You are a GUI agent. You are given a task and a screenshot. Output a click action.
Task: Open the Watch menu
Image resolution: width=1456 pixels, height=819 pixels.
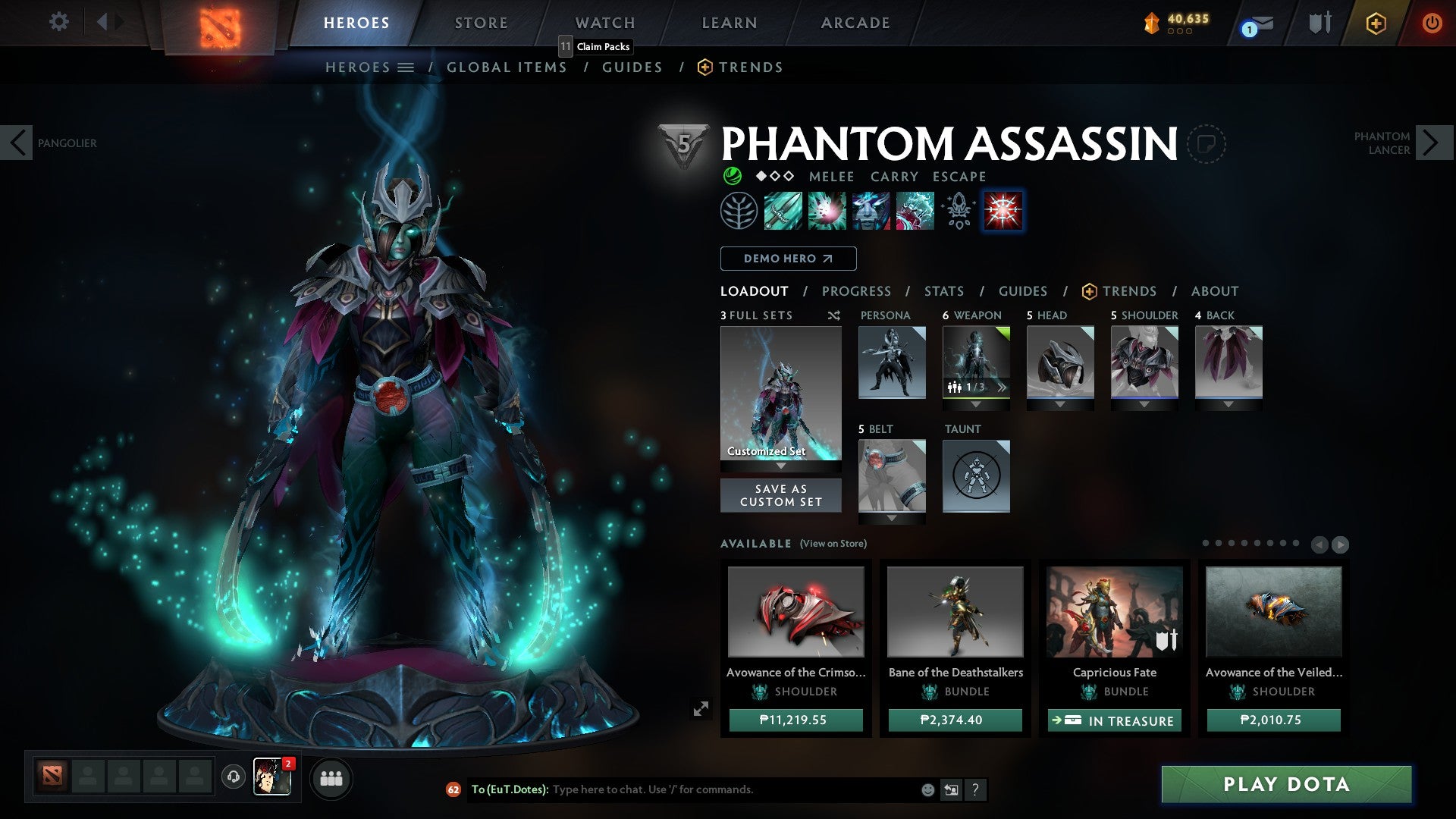(604, 22)
